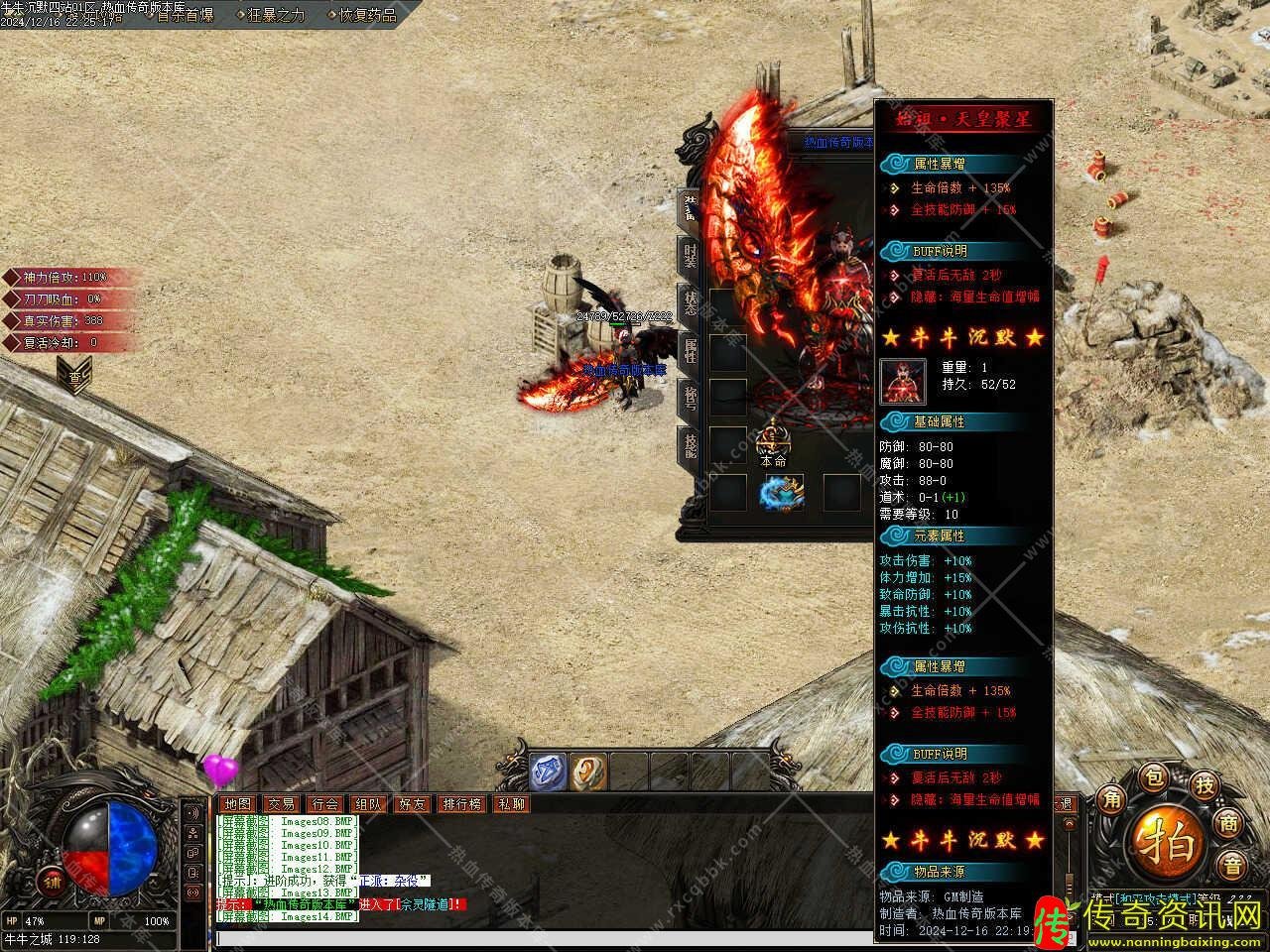
Task: Open the 技 skills button
Action: click(x=1205, y=785)
